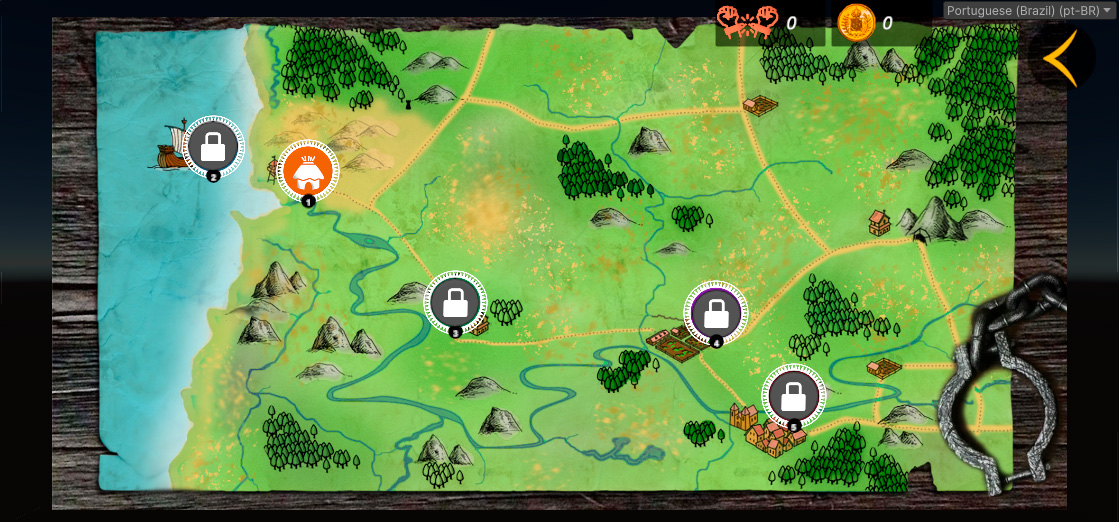Select the locked level 3 marker

(455, 301)
